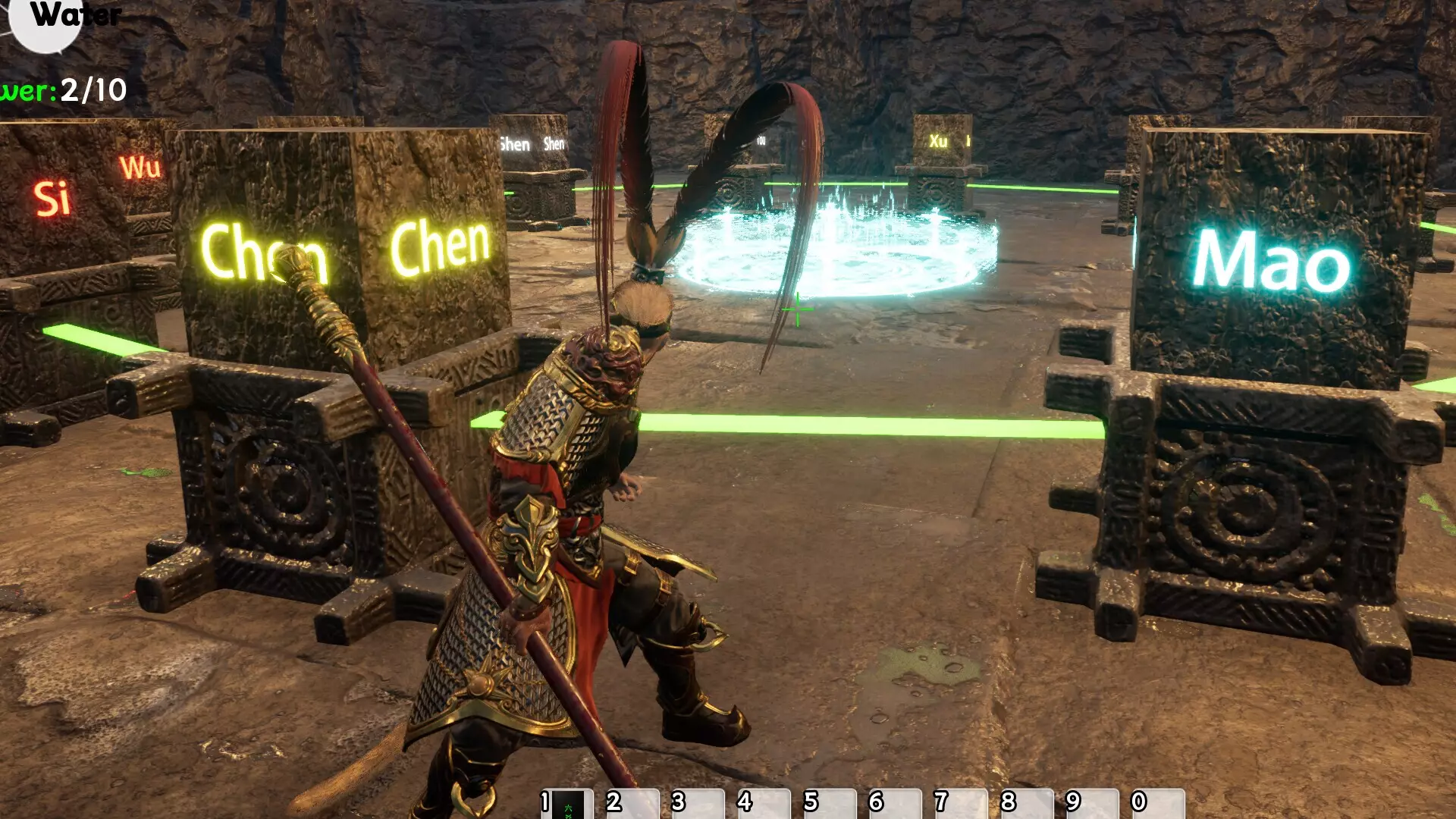Select hotbar slot number 4
This screenshot has height=819, width=1456.
pos(764,804)
